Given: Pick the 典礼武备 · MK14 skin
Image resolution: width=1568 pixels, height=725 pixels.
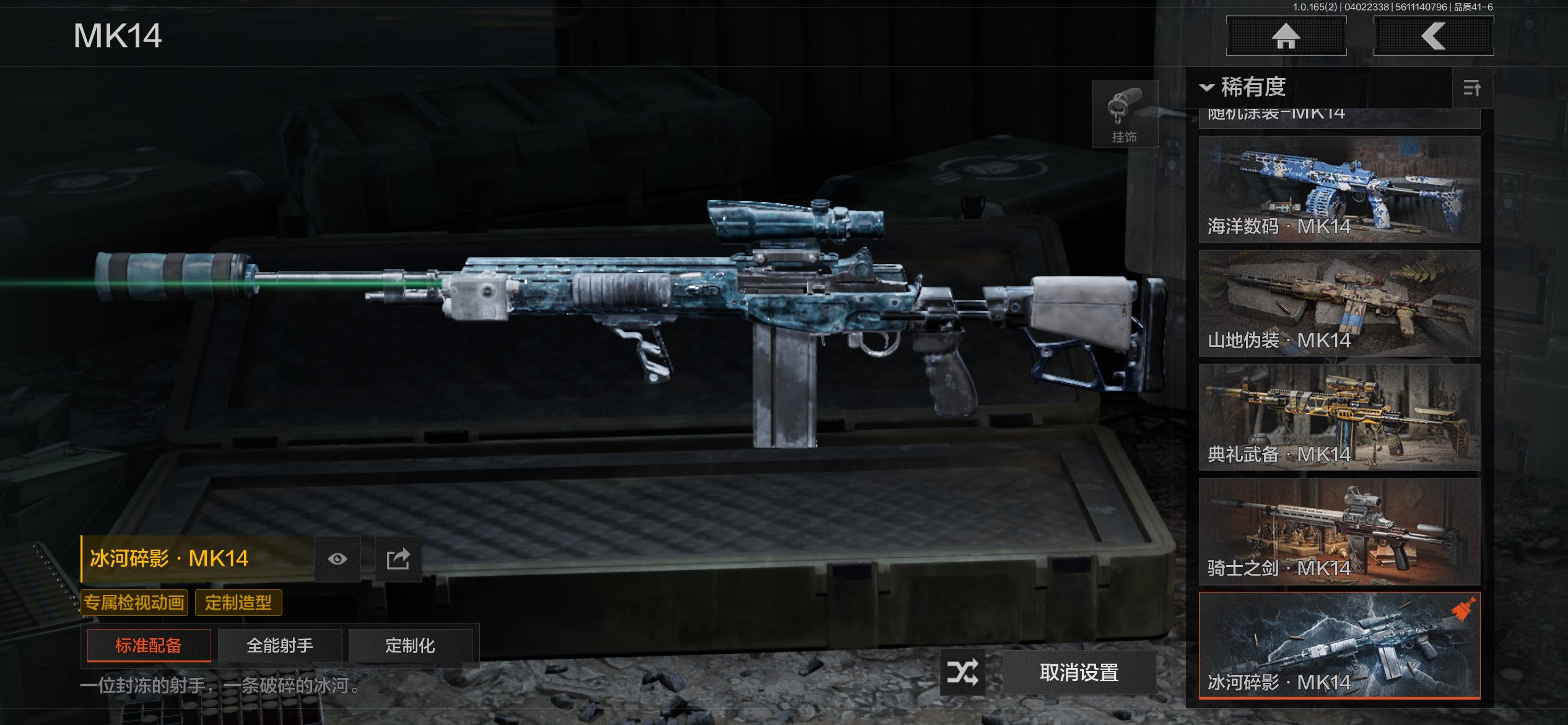Looking at the screenshot, I should tap(1339, 417).
